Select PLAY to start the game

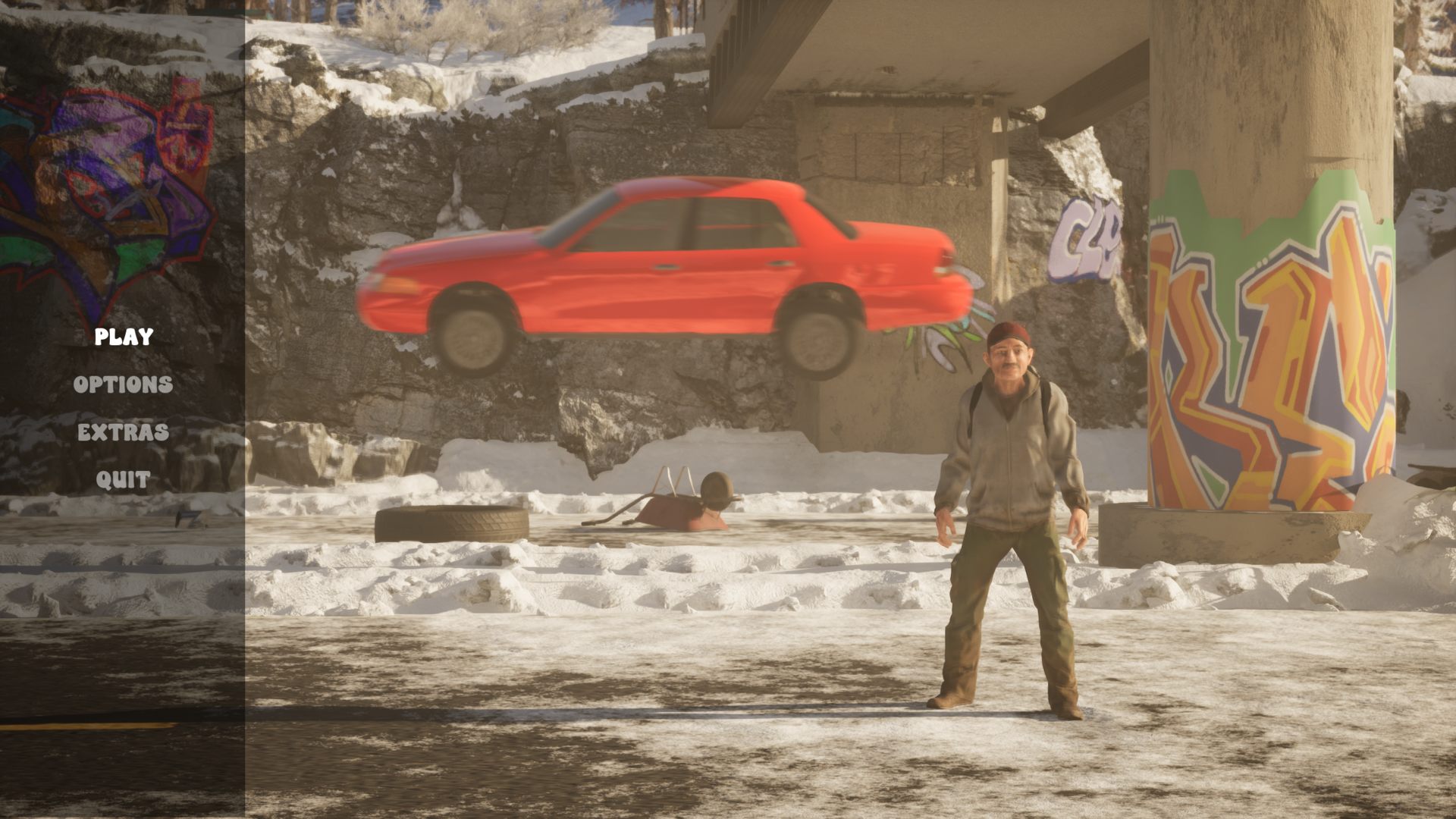[124, 337]
